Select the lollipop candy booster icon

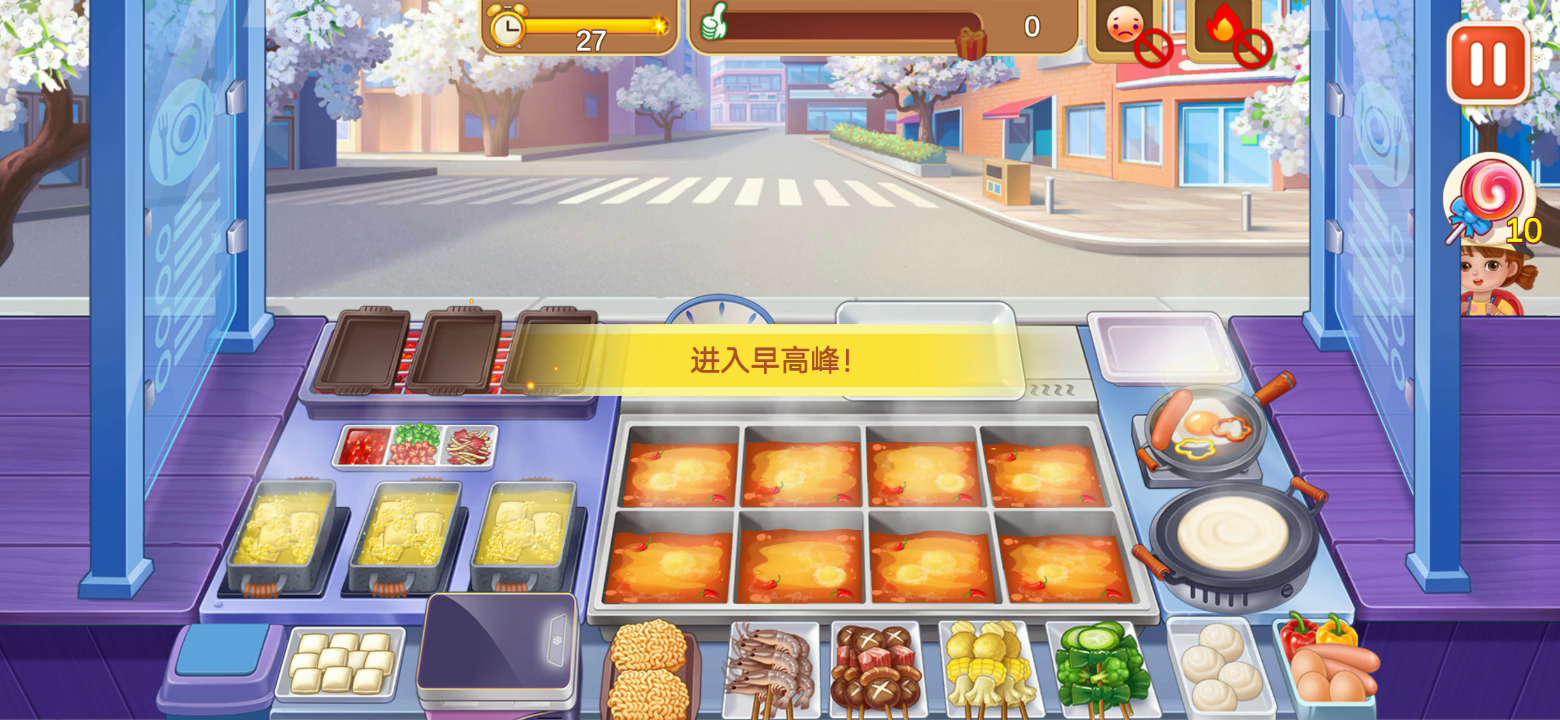1488,200
